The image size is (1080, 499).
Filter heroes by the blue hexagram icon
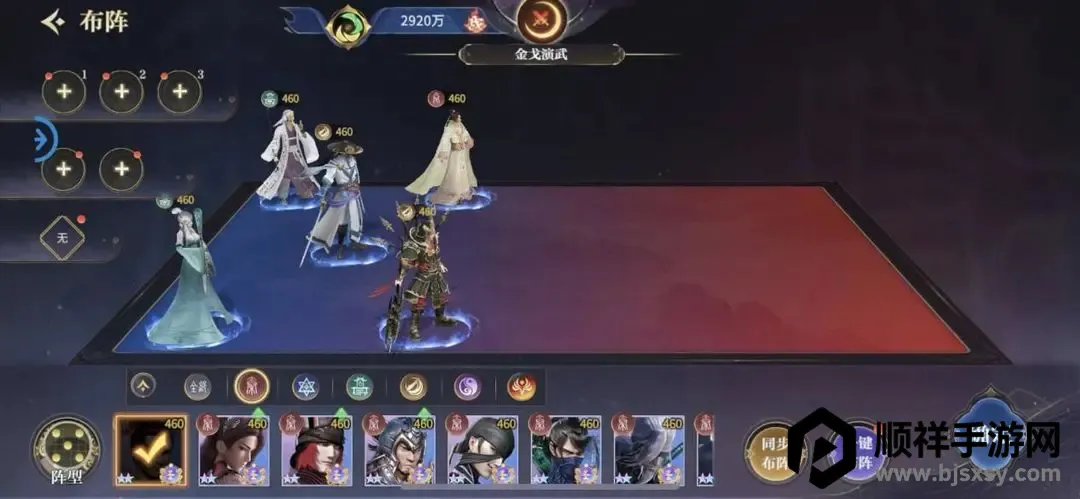click(305, 386)
